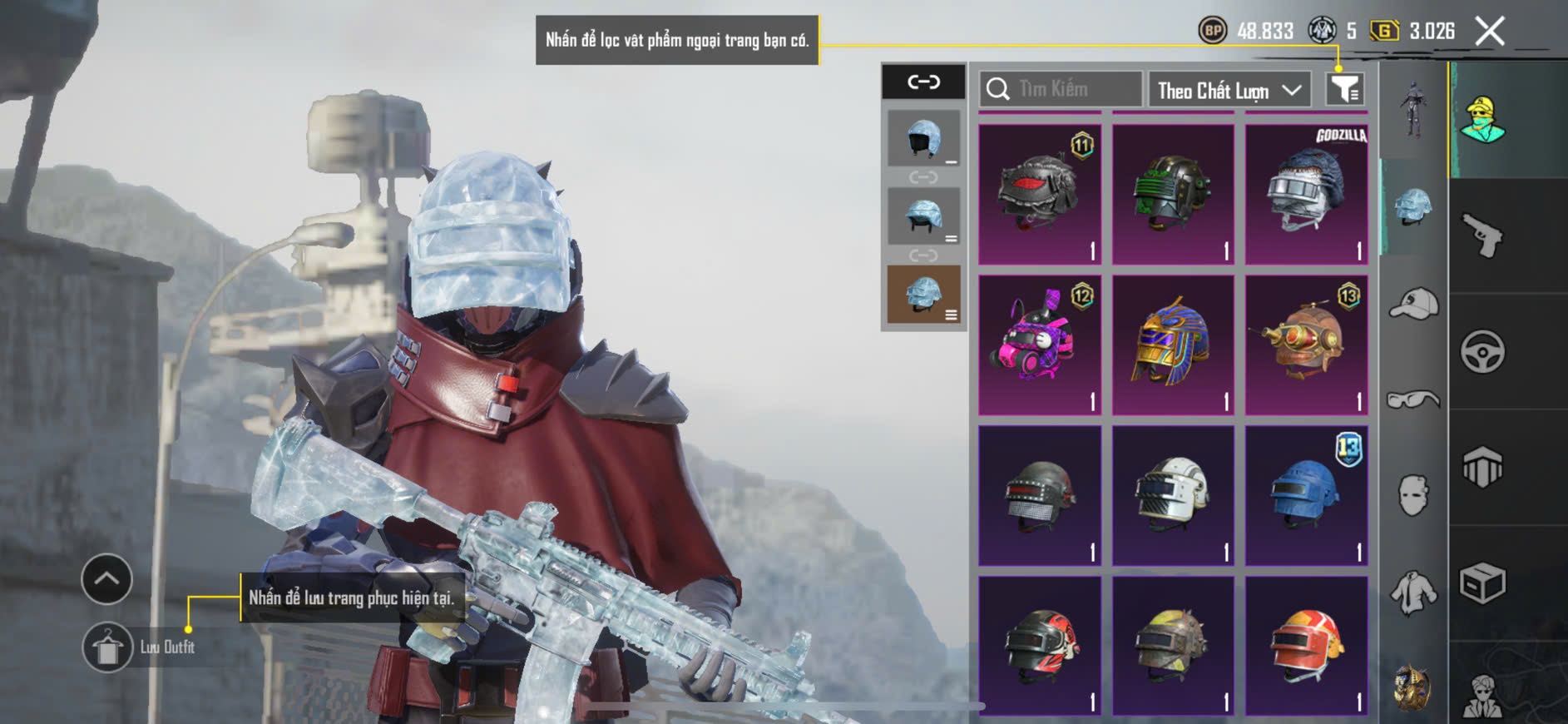Switch to the pistol weapons category

[1482, 236]
